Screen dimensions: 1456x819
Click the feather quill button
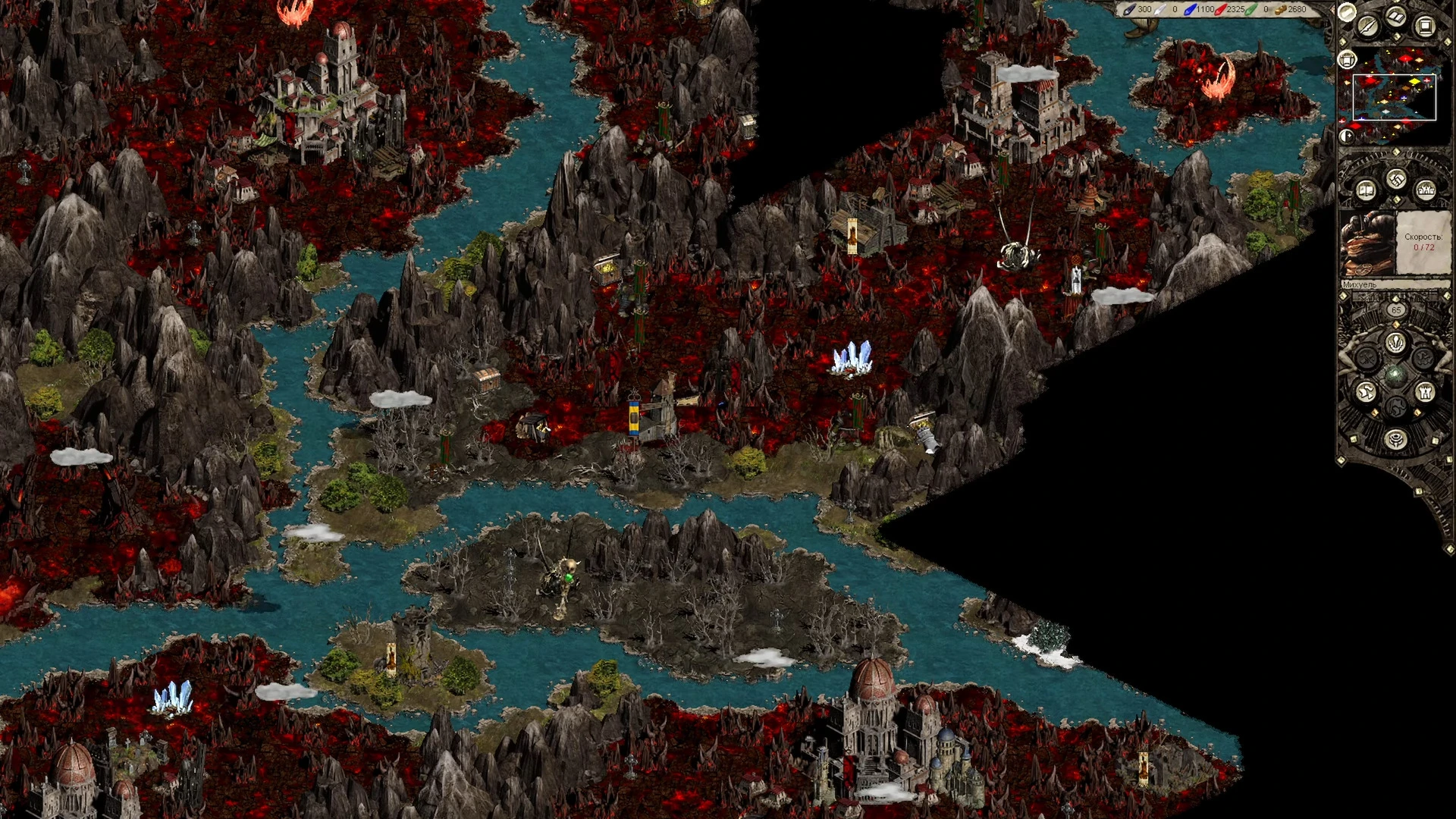1367,27
